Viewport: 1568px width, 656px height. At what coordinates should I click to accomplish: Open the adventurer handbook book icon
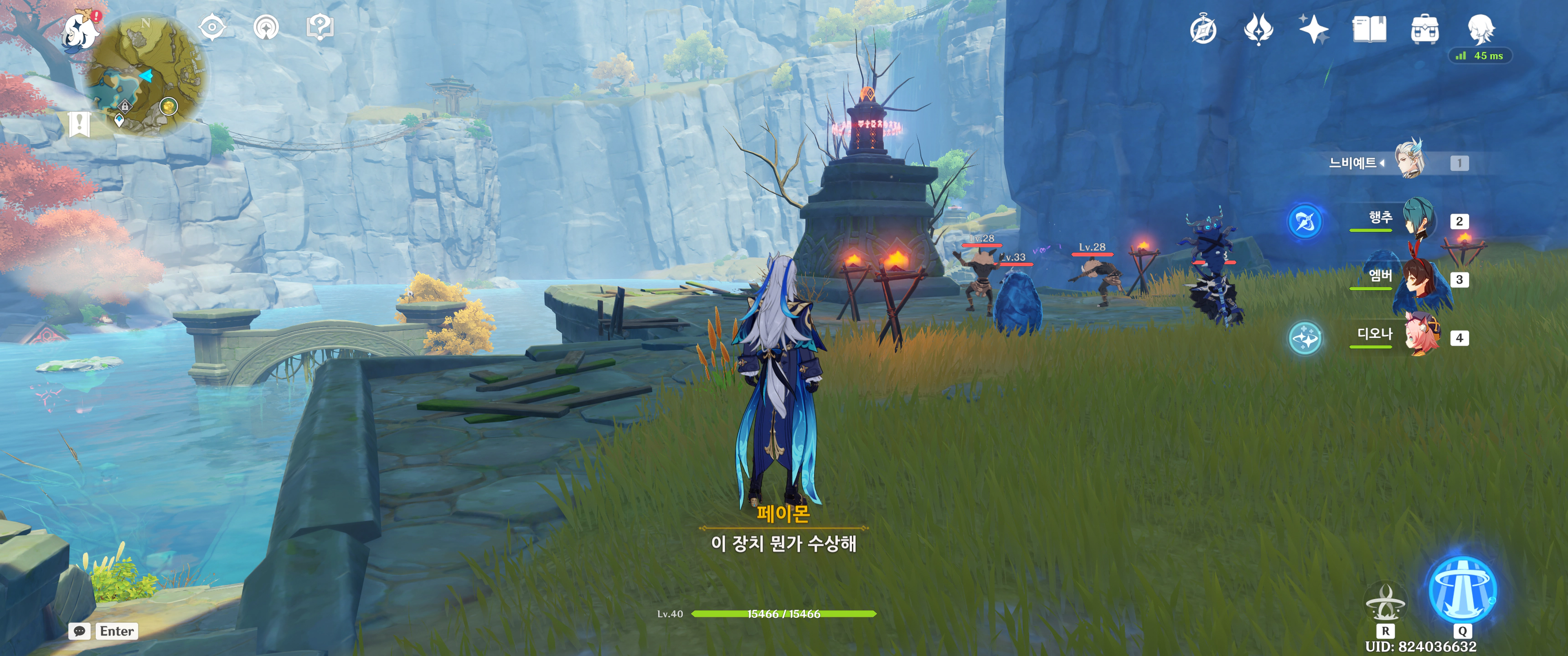click(1369, 29)
